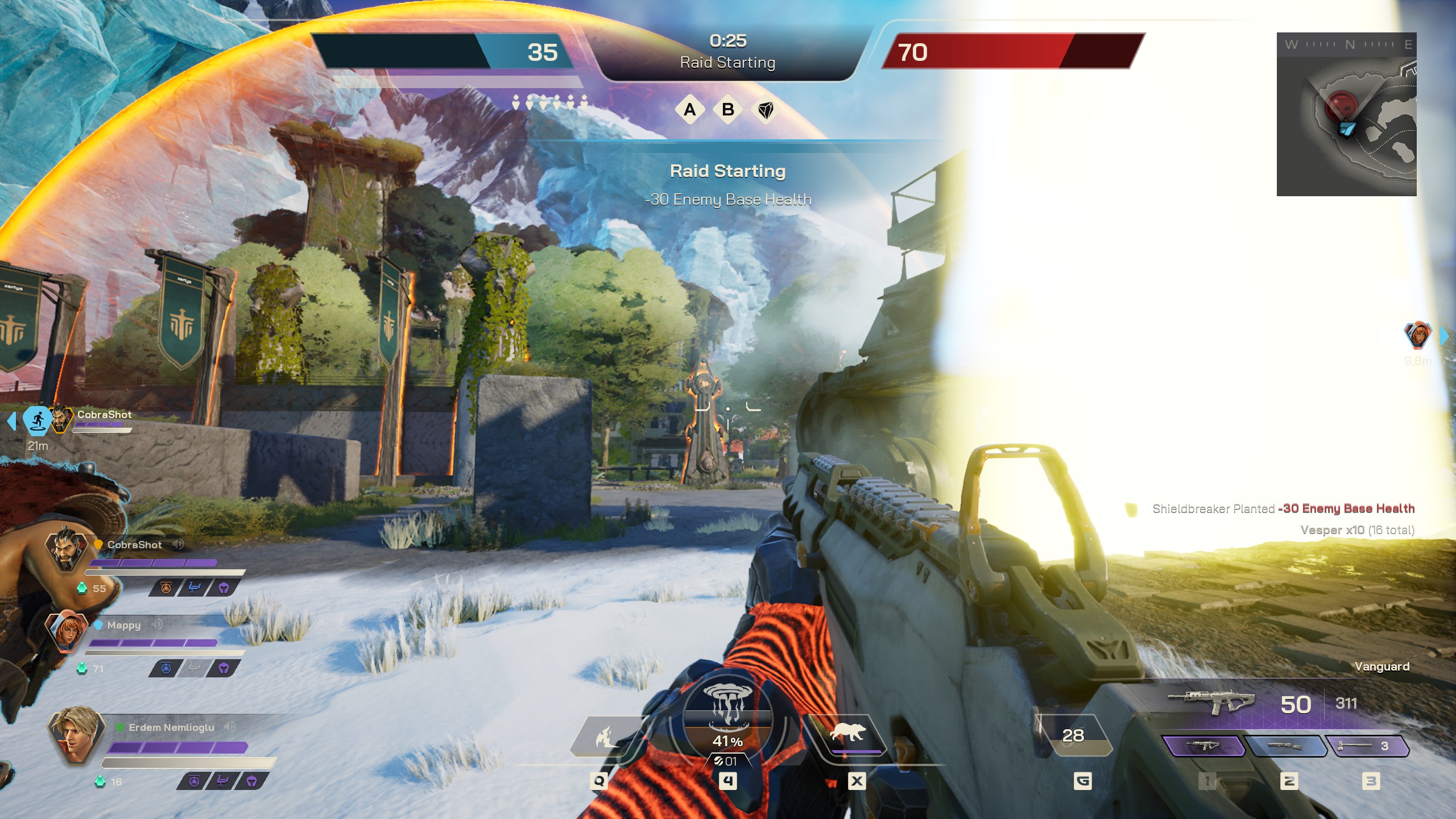Trigger the mushroom cloud ultimate ability

727,717
